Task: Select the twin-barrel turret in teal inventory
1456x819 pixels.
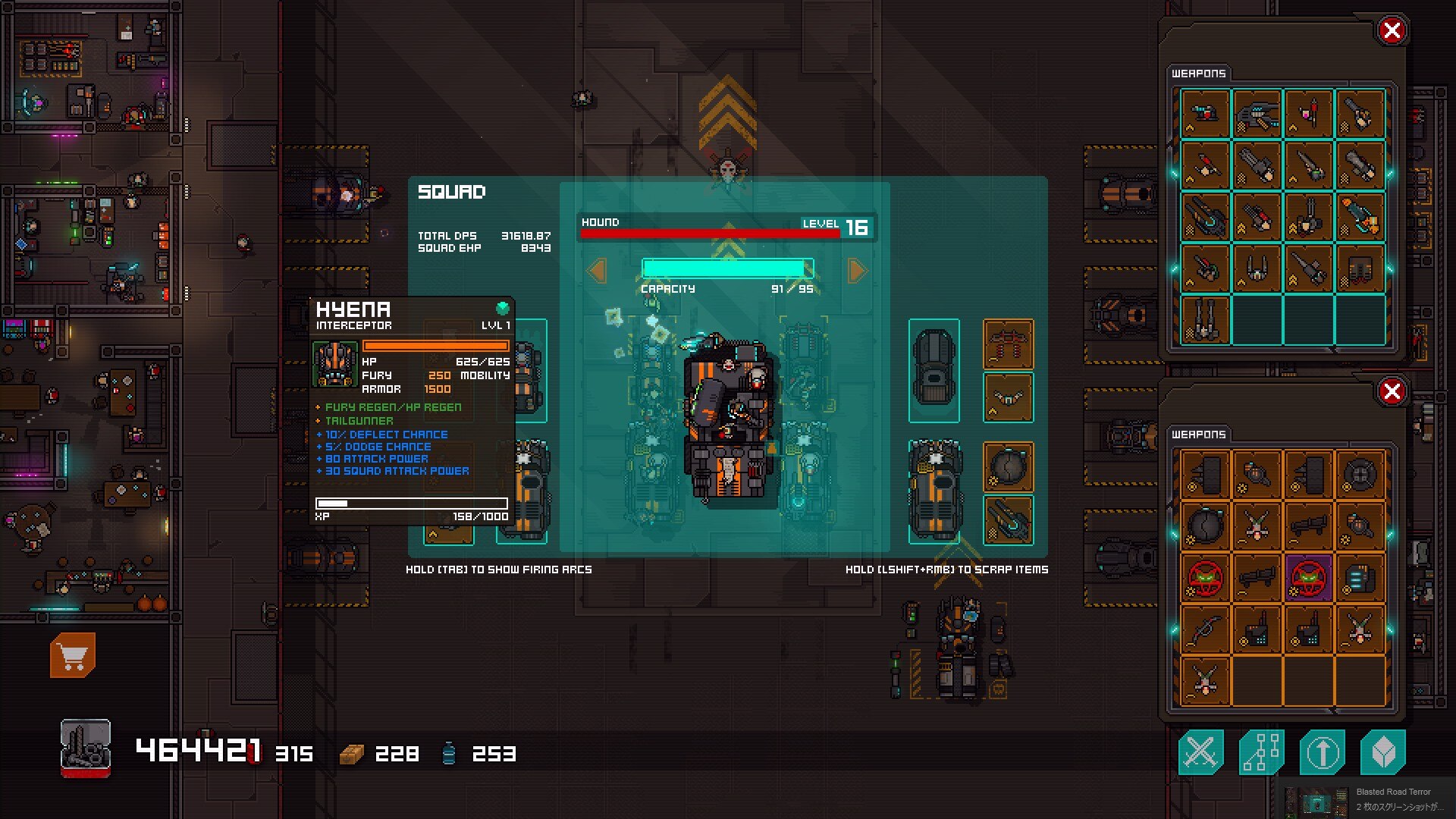Action: point(1206,319)
